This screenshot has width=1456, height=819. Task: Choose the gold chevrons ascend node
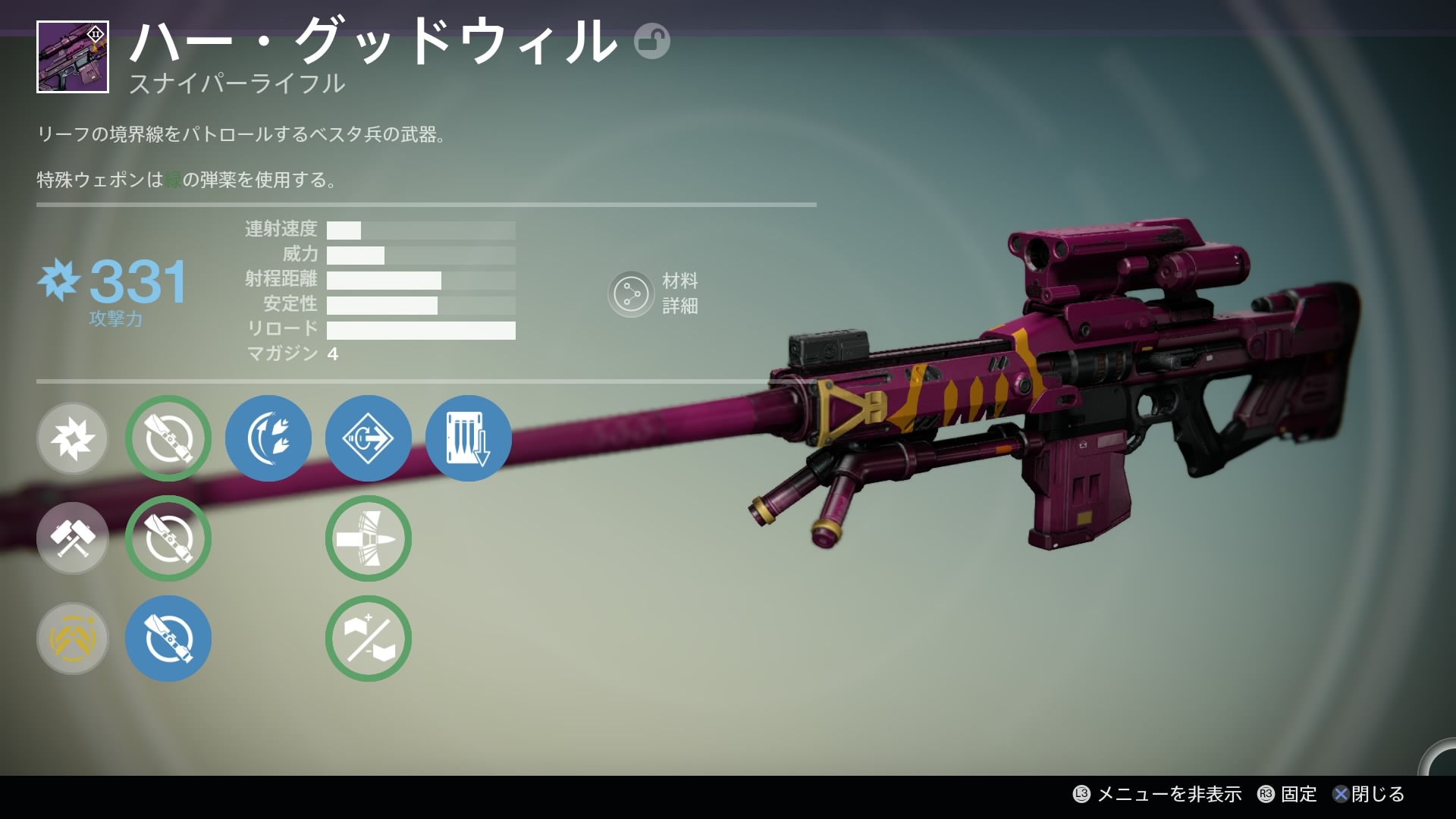pos(73,639)
